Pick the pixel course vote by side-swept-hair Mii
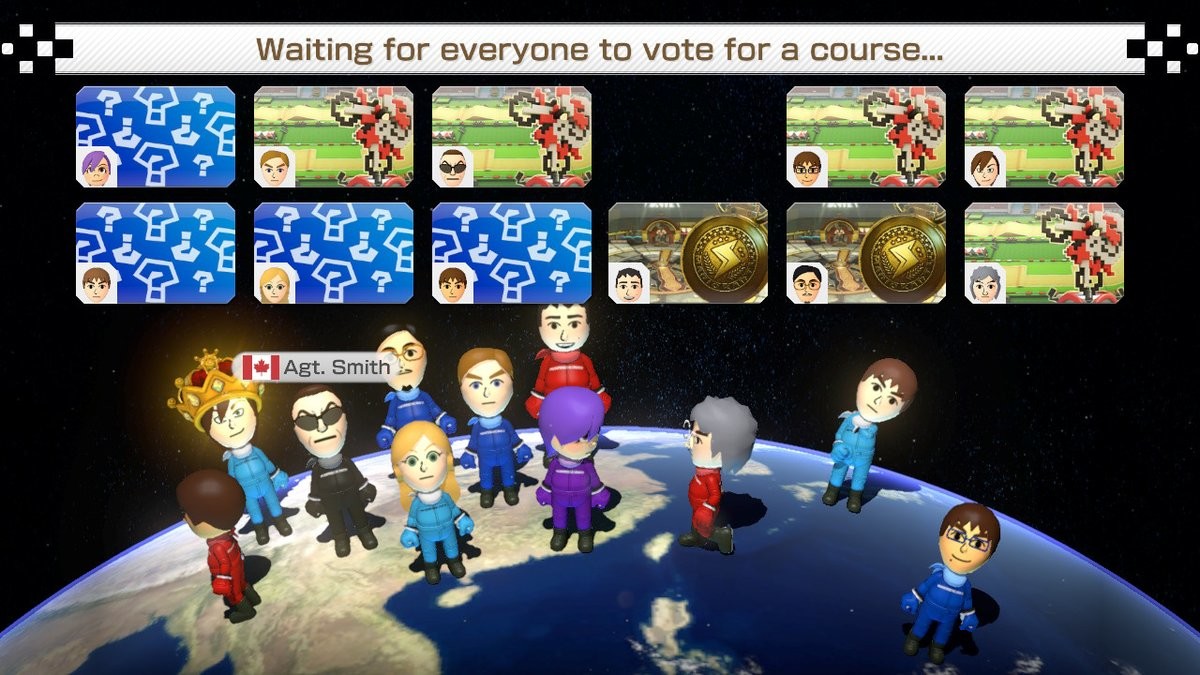 tap(1043, 137)
